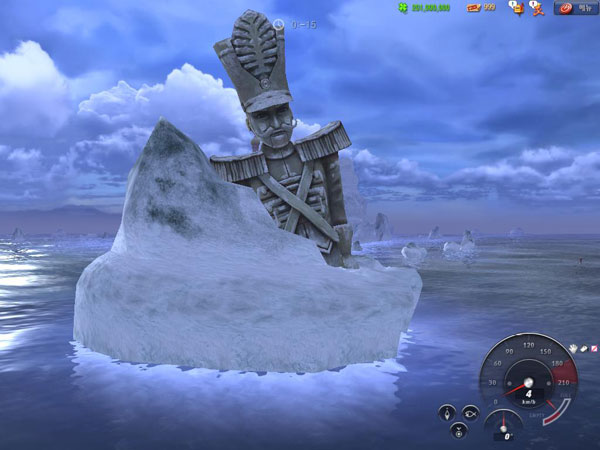Click the orange figure notification icon
Viewport: 600px width, 450px height.
(x=537, y=7)
